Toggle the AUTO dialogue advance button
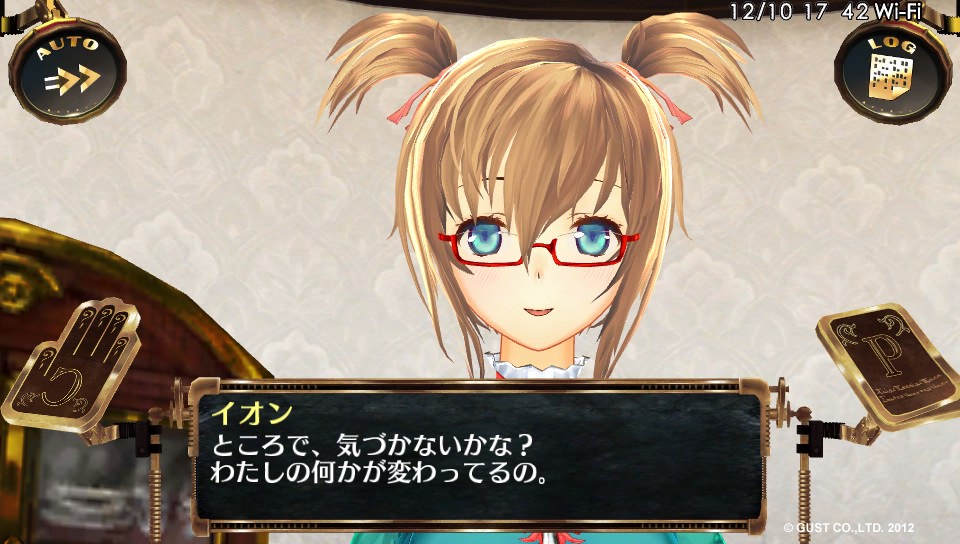960x544 pixels. 66,68
